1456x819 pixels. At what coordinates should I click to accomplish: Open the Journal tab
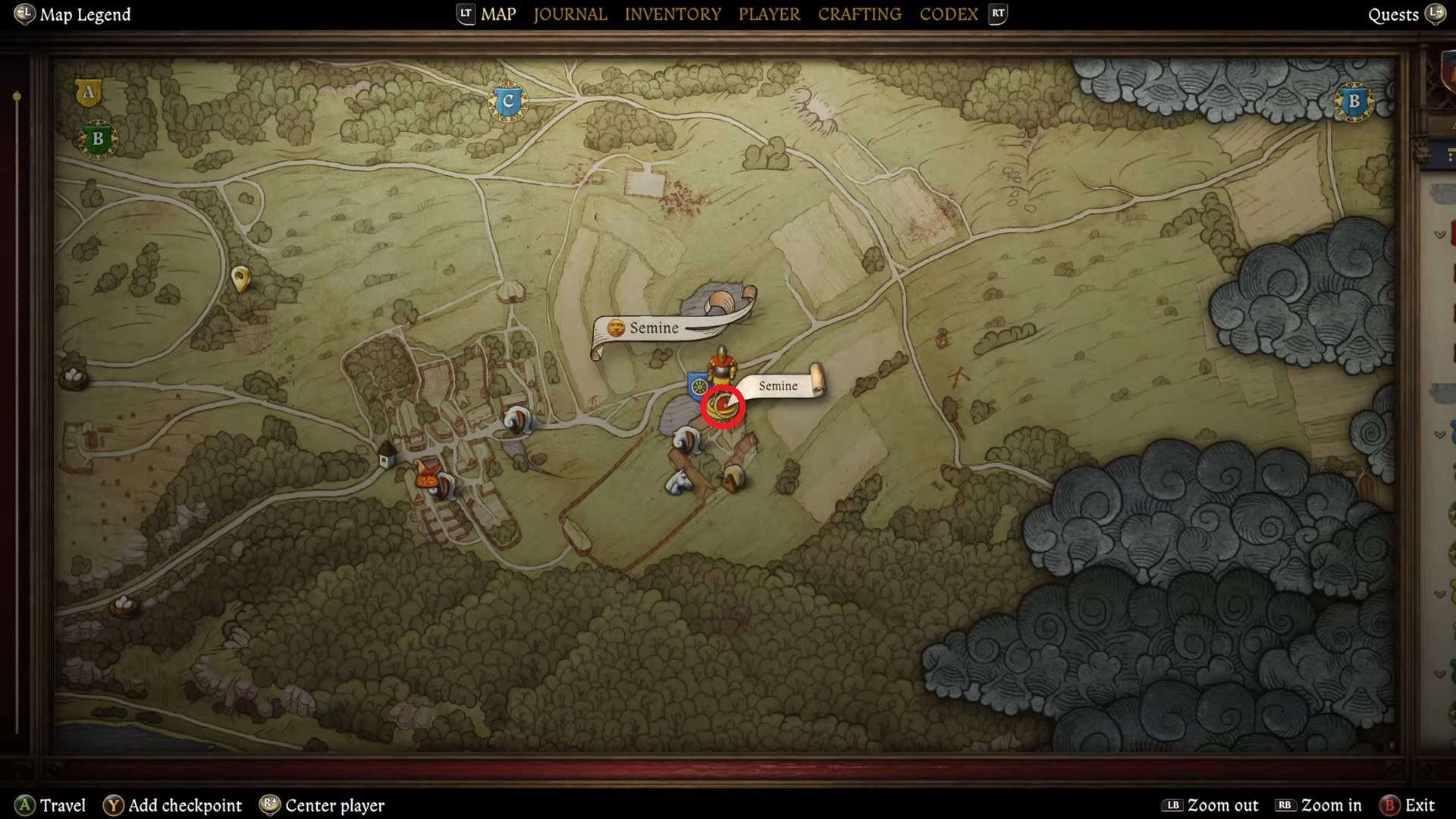(570, 14)
